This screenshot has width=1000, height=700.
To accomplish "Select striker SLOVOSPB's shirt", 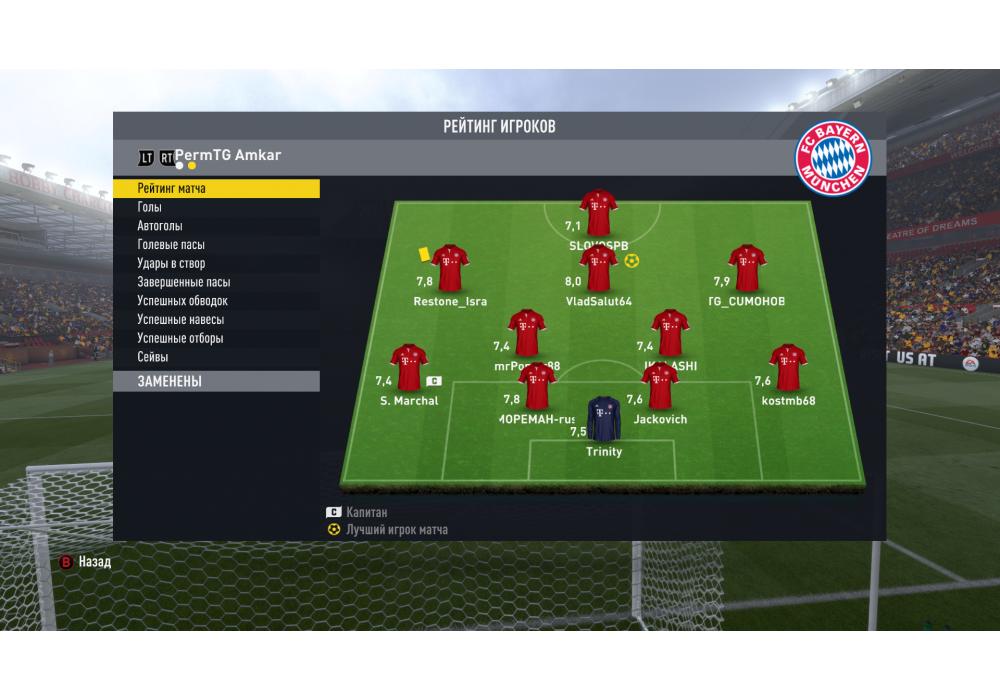I will tap(598, 212).
